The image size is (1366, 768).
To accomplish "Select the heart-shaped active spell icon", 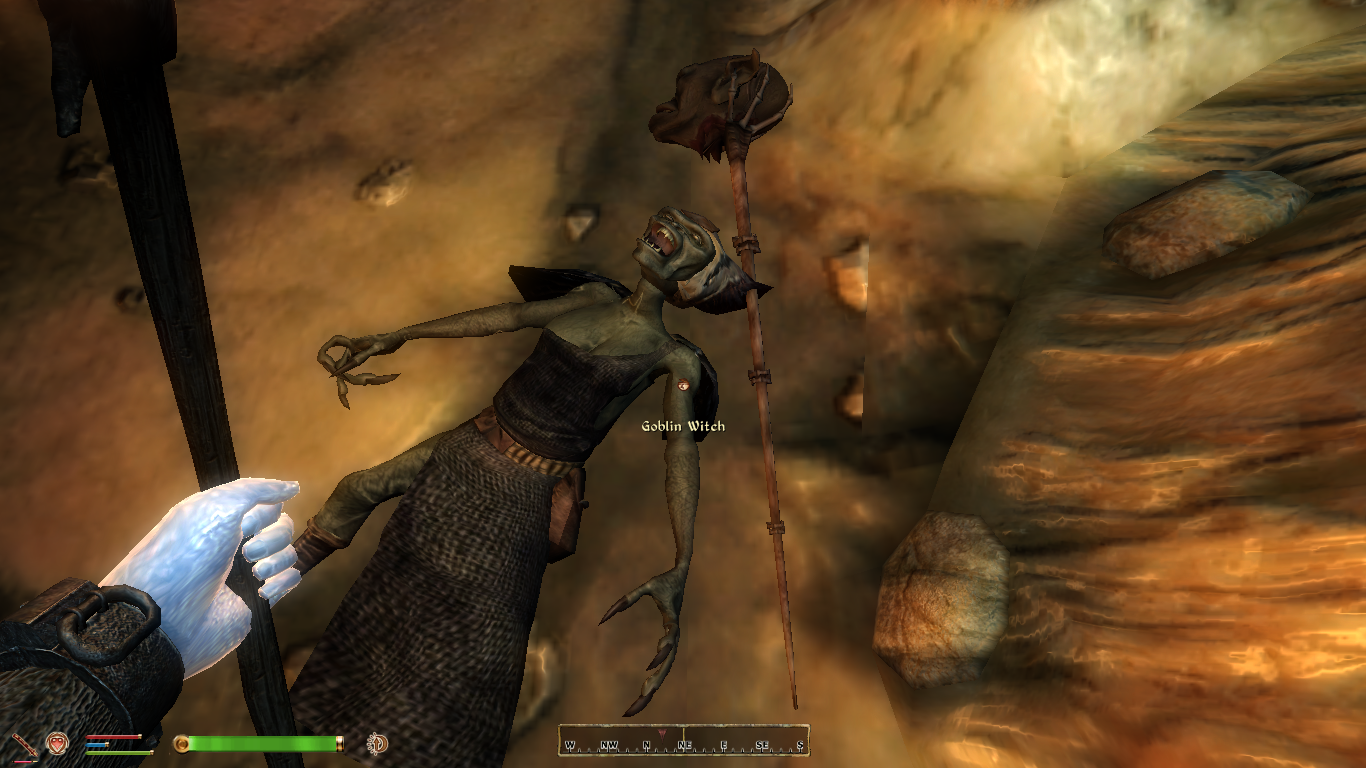I will [57, 743].
